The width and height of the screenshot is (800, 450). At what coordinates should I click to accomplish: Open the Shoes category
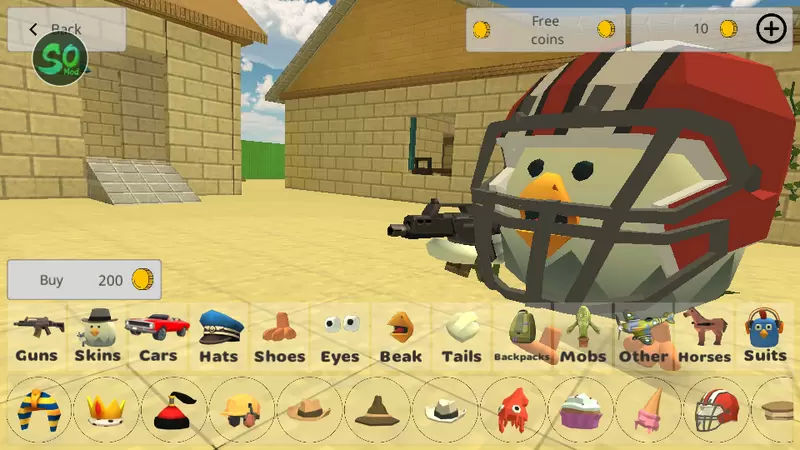click(x=278, y=336)
